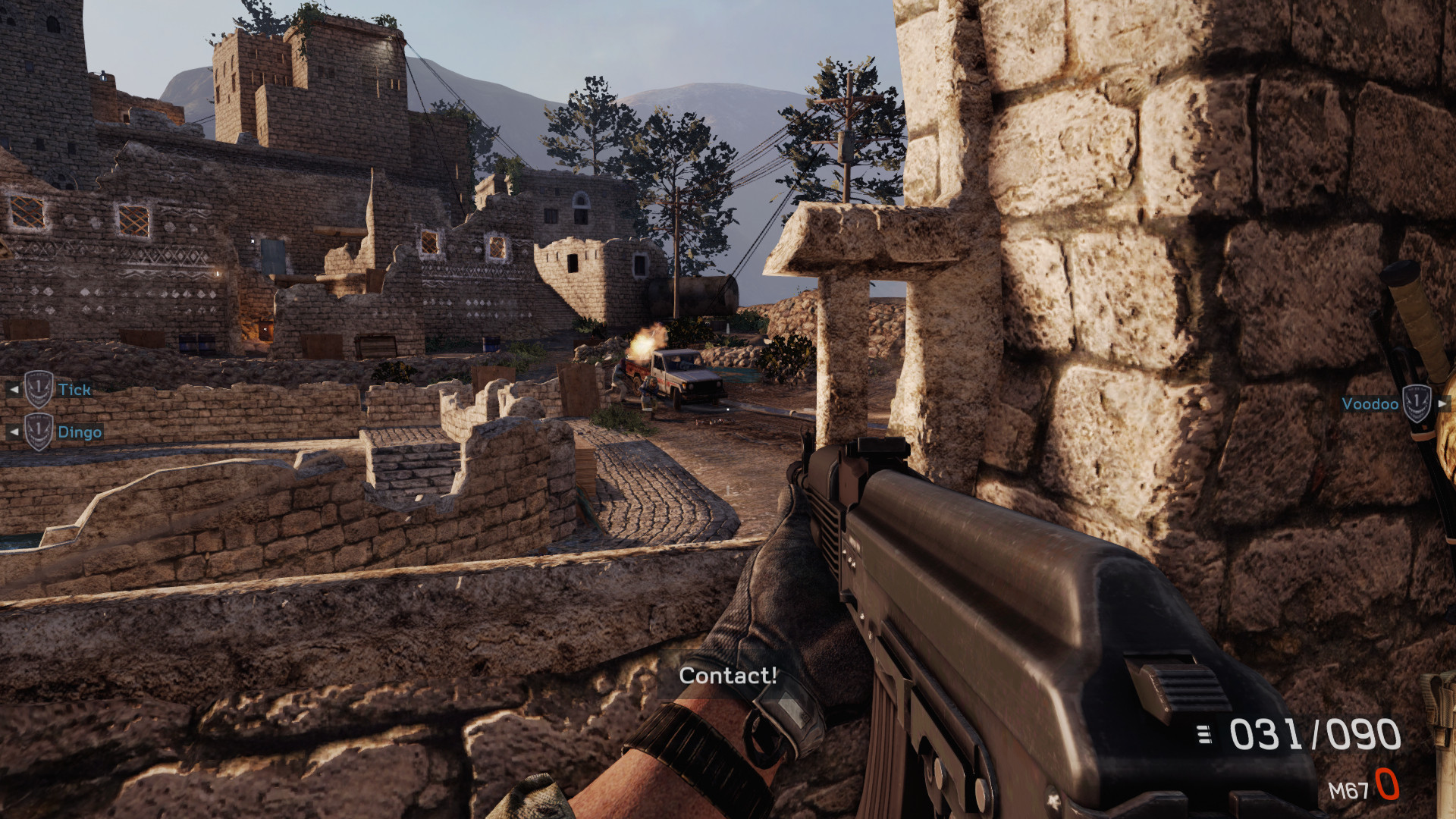Image resolution: width=1456 pixels, height=819 pixels.
Task: Click Voodoo's name label
Action: click(x=1370, y=404)
